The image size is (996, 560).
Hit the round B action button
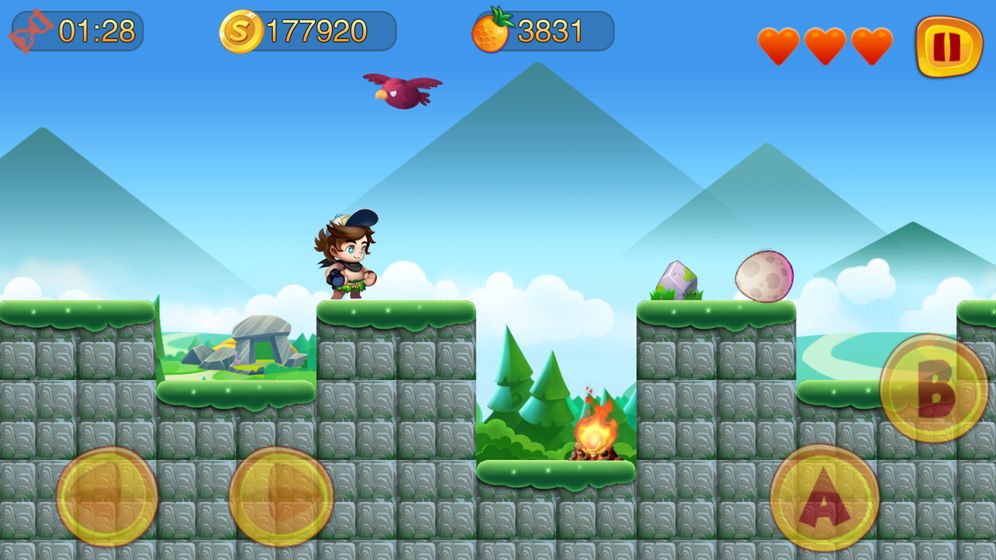tap(933, 387)
